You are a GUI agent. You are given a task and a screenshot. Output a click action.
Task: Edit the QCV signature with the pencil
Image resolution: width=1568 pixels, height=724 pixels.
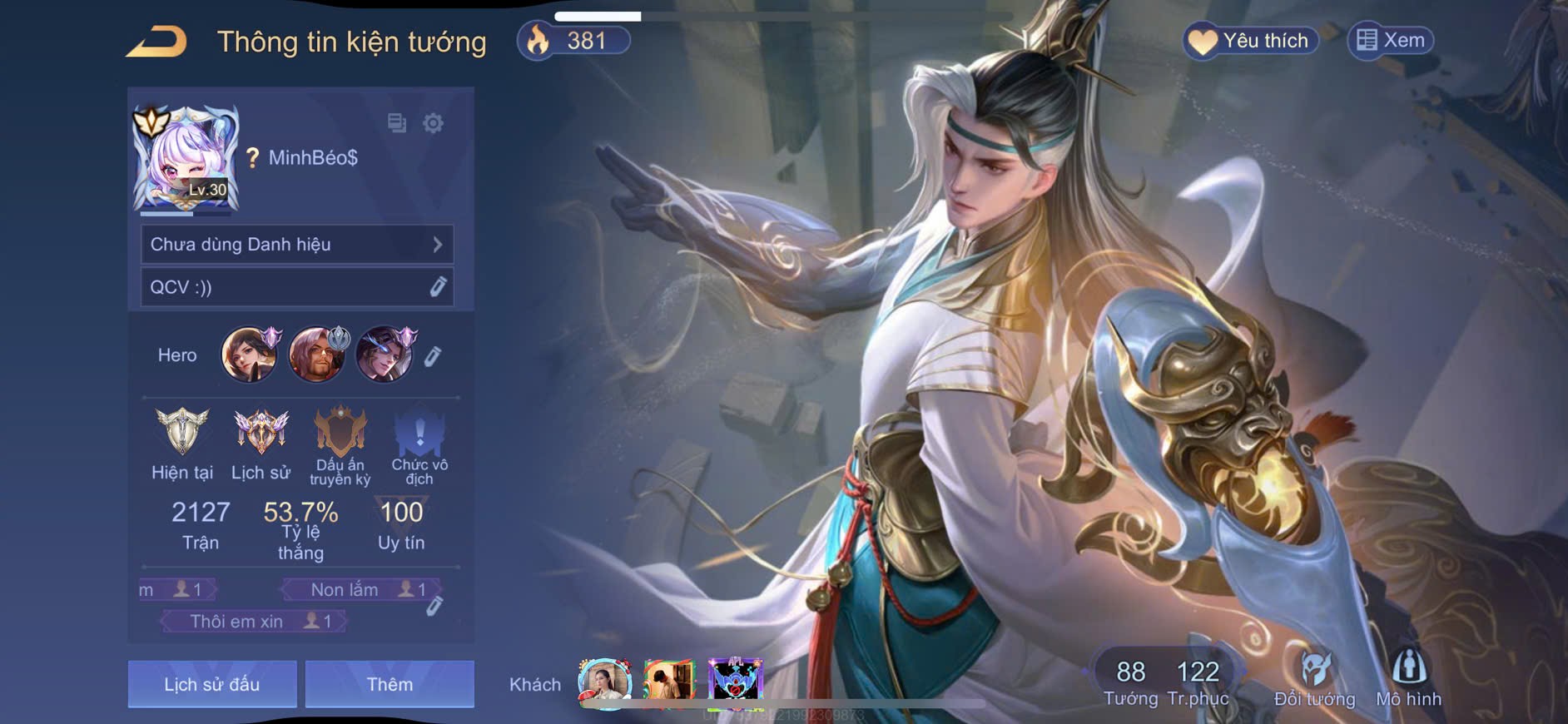(438, 287)
